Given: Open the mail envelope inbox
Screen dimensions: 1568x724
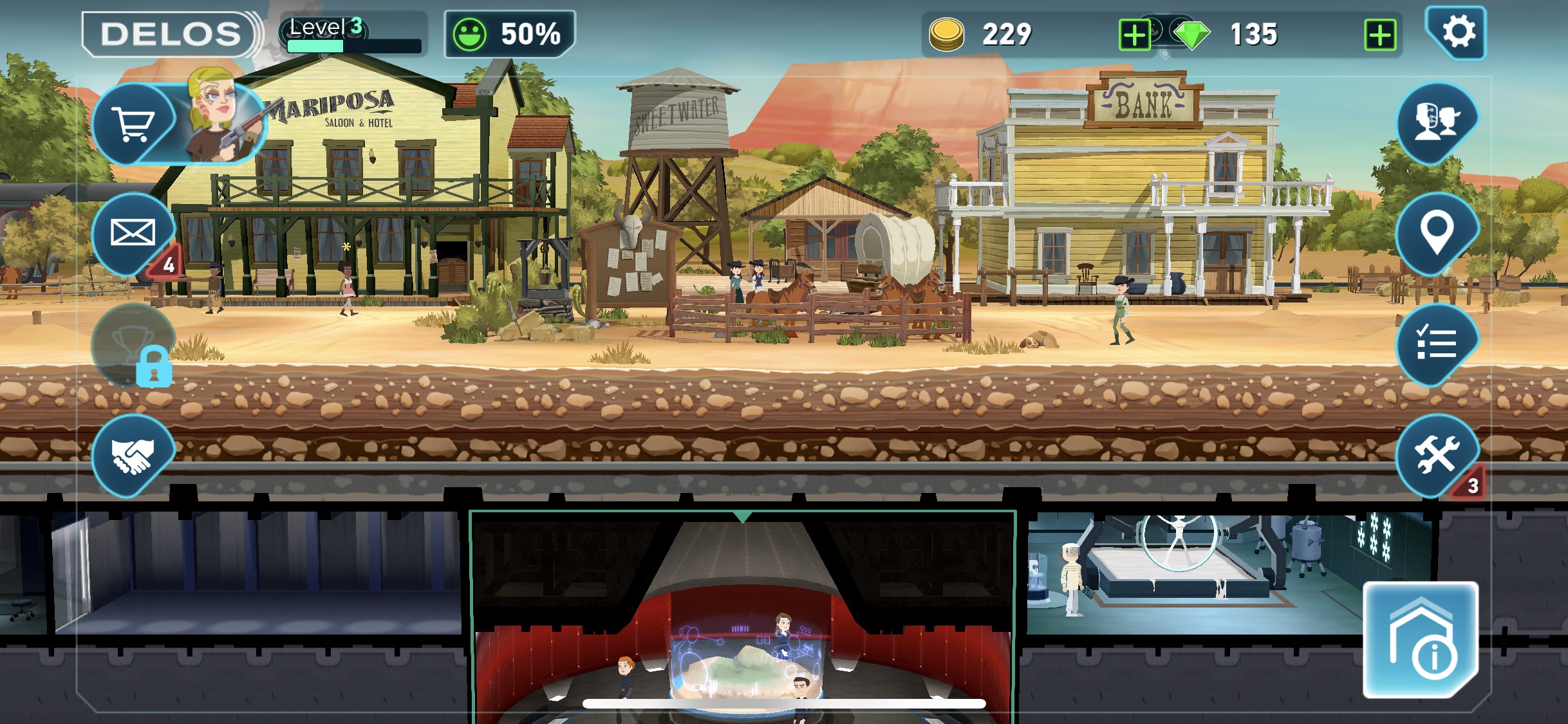Looking at the screenshot, I should tap(133, 233).
